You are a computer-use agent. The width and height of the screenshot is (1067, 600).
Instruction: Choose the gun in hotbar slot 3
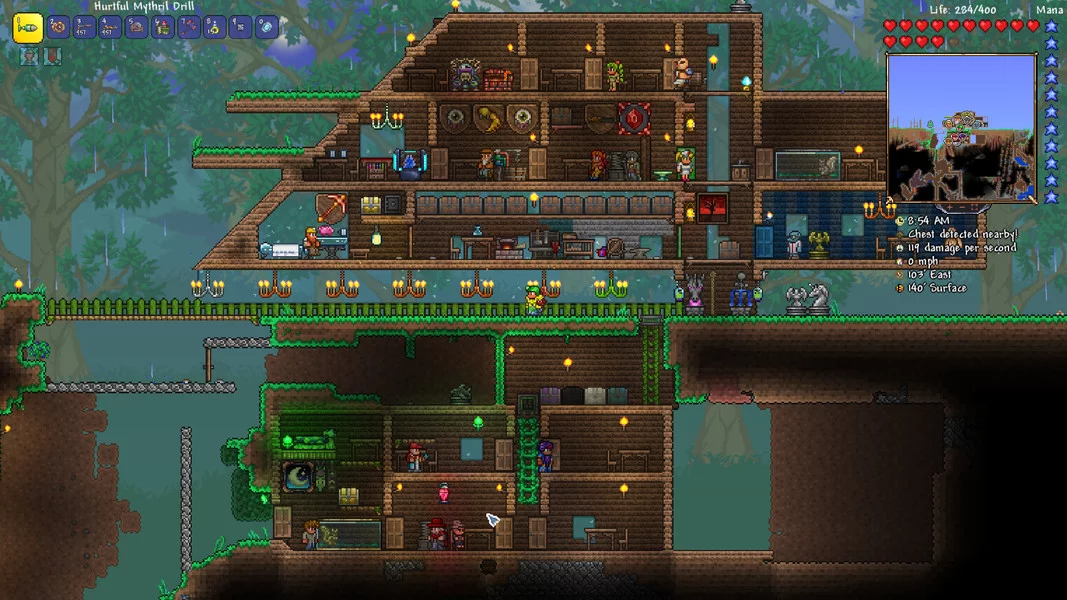coord(84,27)
